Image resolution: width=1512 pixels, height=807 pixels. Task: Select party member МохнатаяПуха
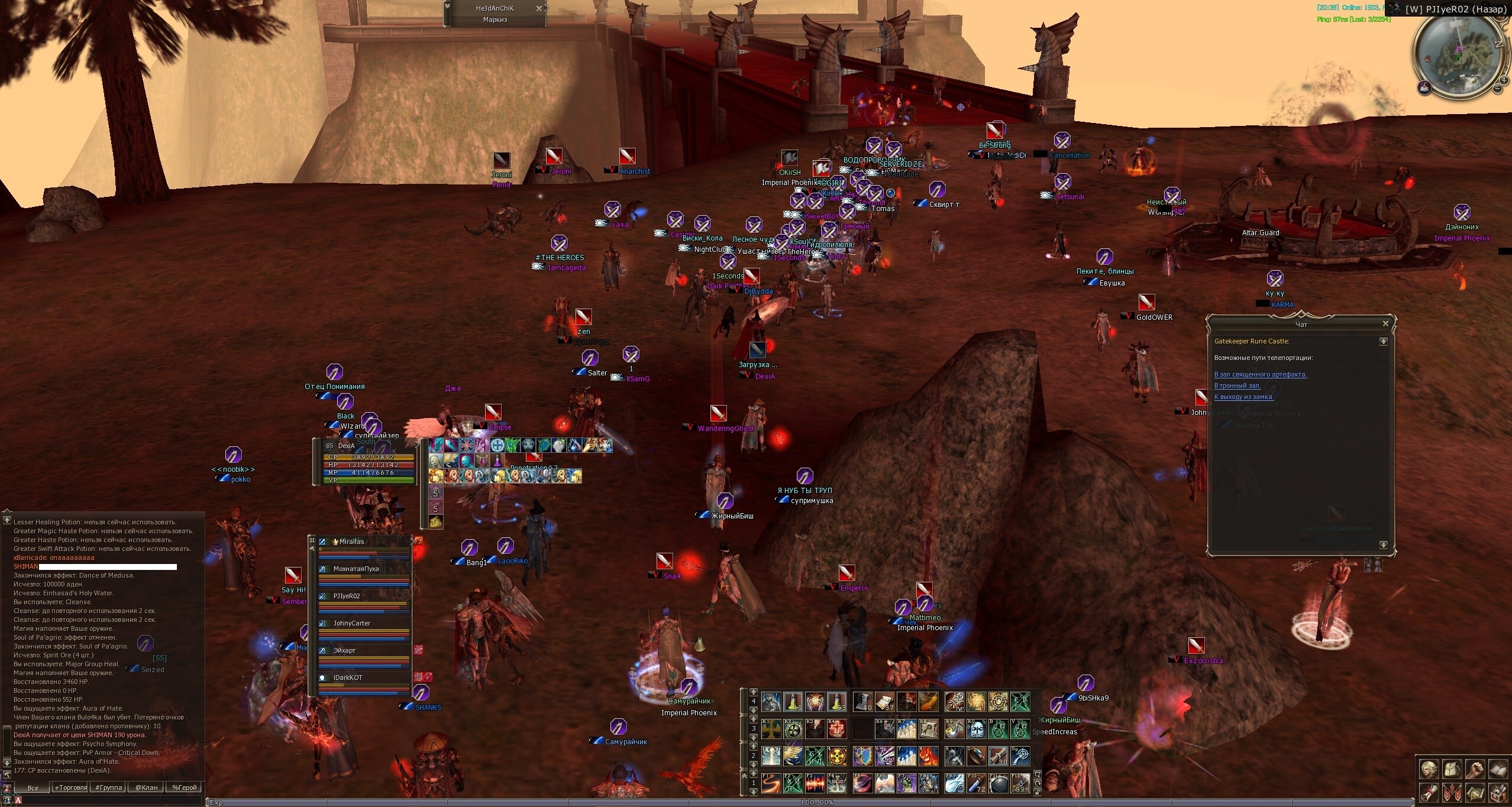tap(356, 569)
